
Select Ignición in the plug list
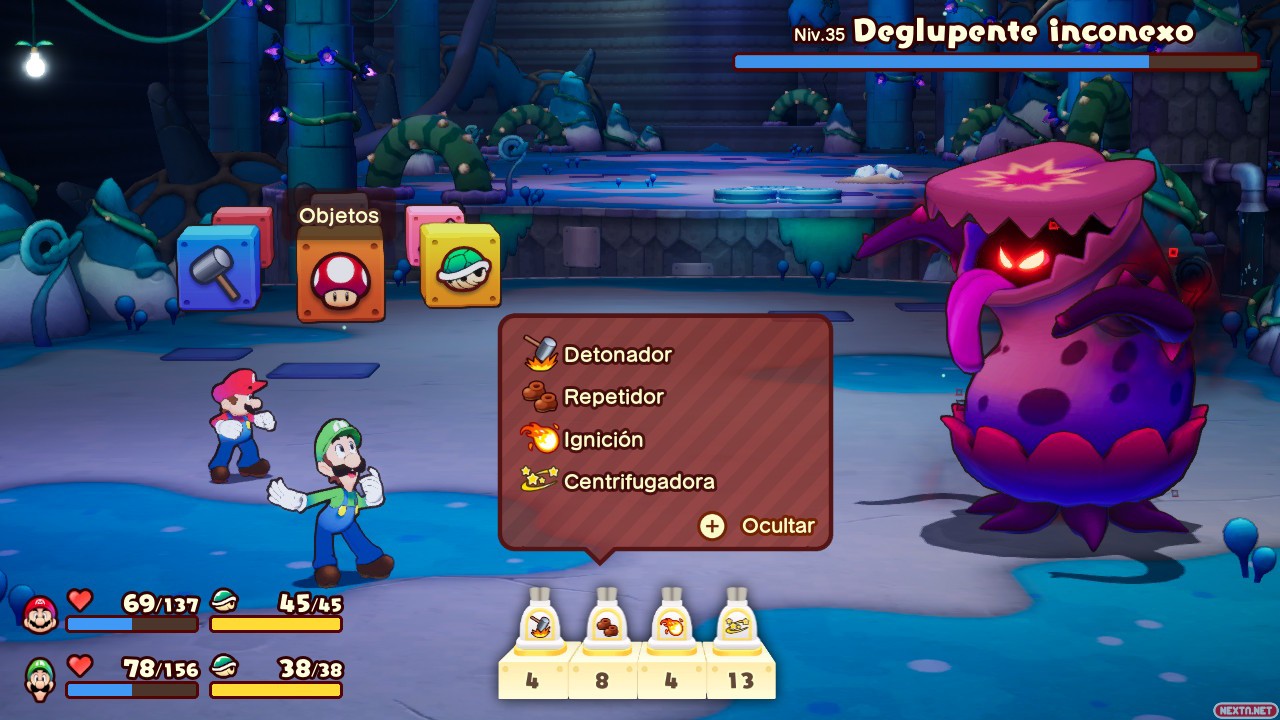coord(603,439)
